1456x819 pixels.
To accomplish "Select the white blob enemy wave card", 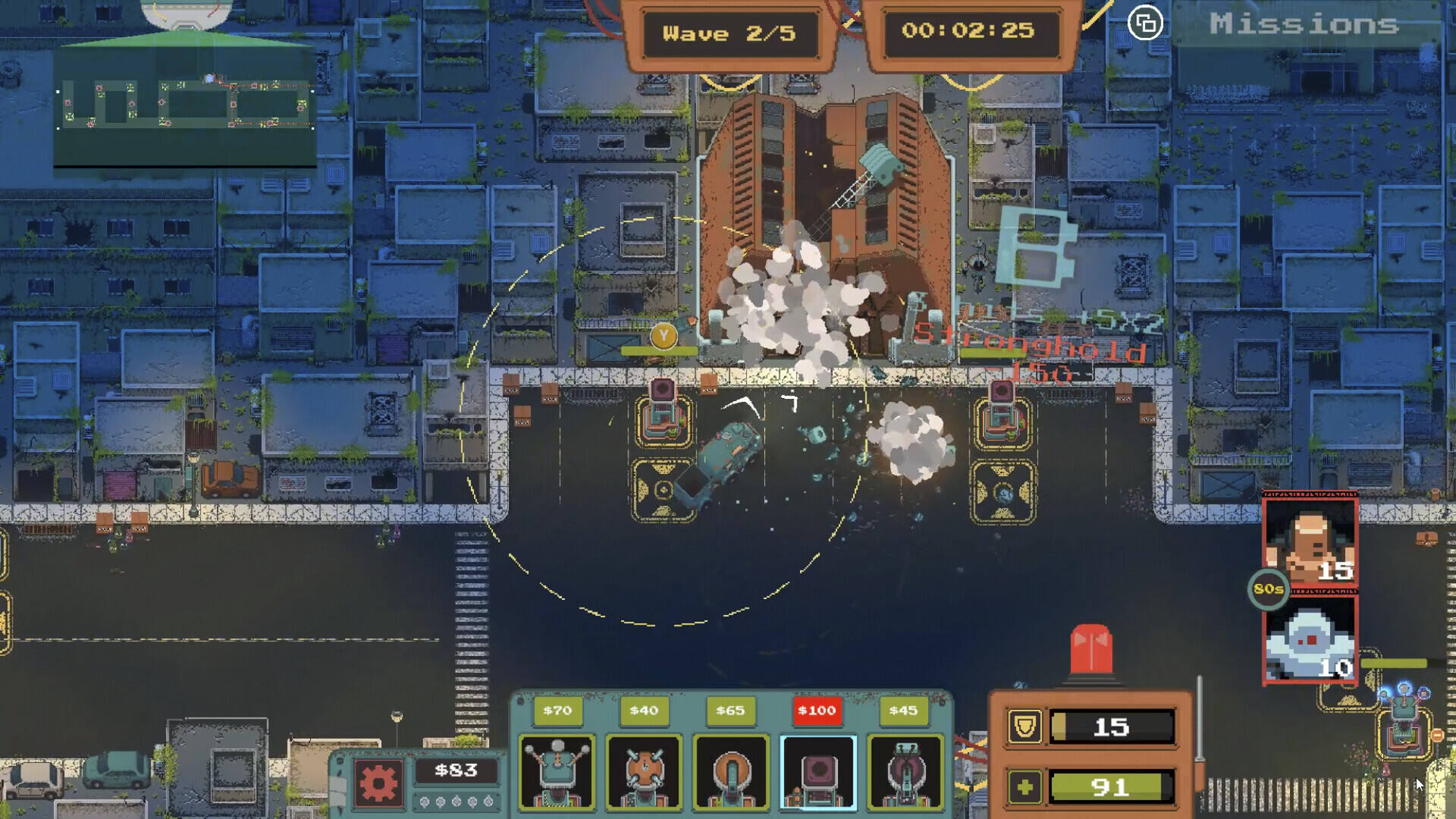I will point(1310,642).
